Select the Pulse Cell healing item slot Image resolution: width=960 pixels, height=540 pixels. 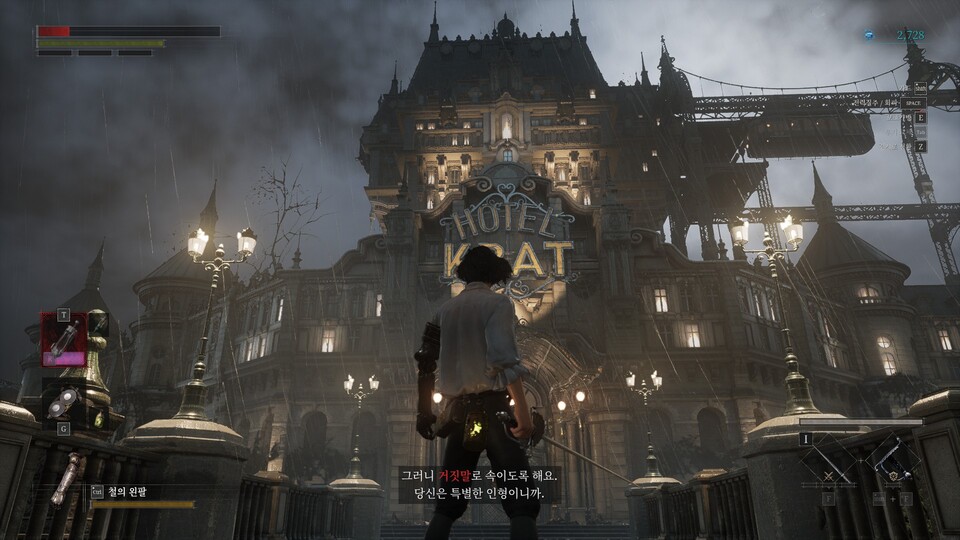[63, 339]
